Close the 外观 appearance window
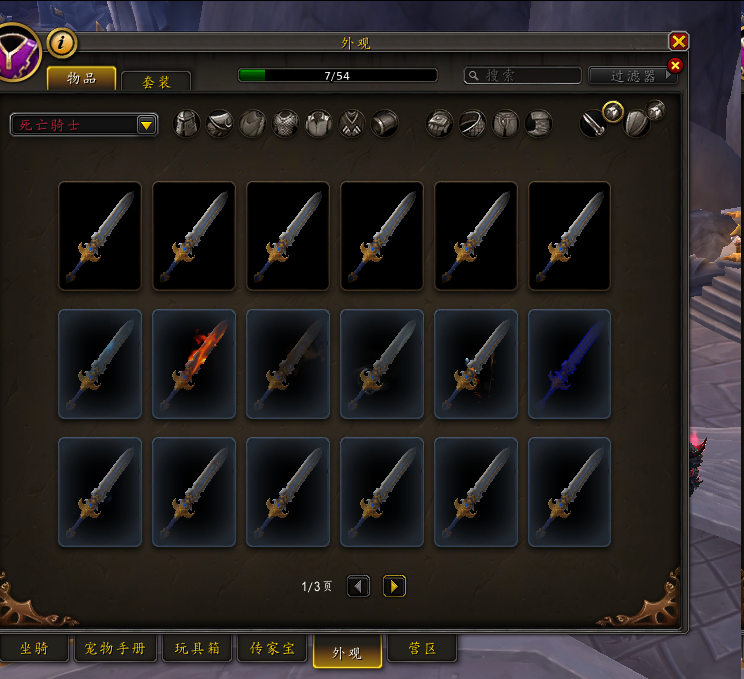Screen dimensions: 744x679 pyautogui.click(x=679, y=41)
